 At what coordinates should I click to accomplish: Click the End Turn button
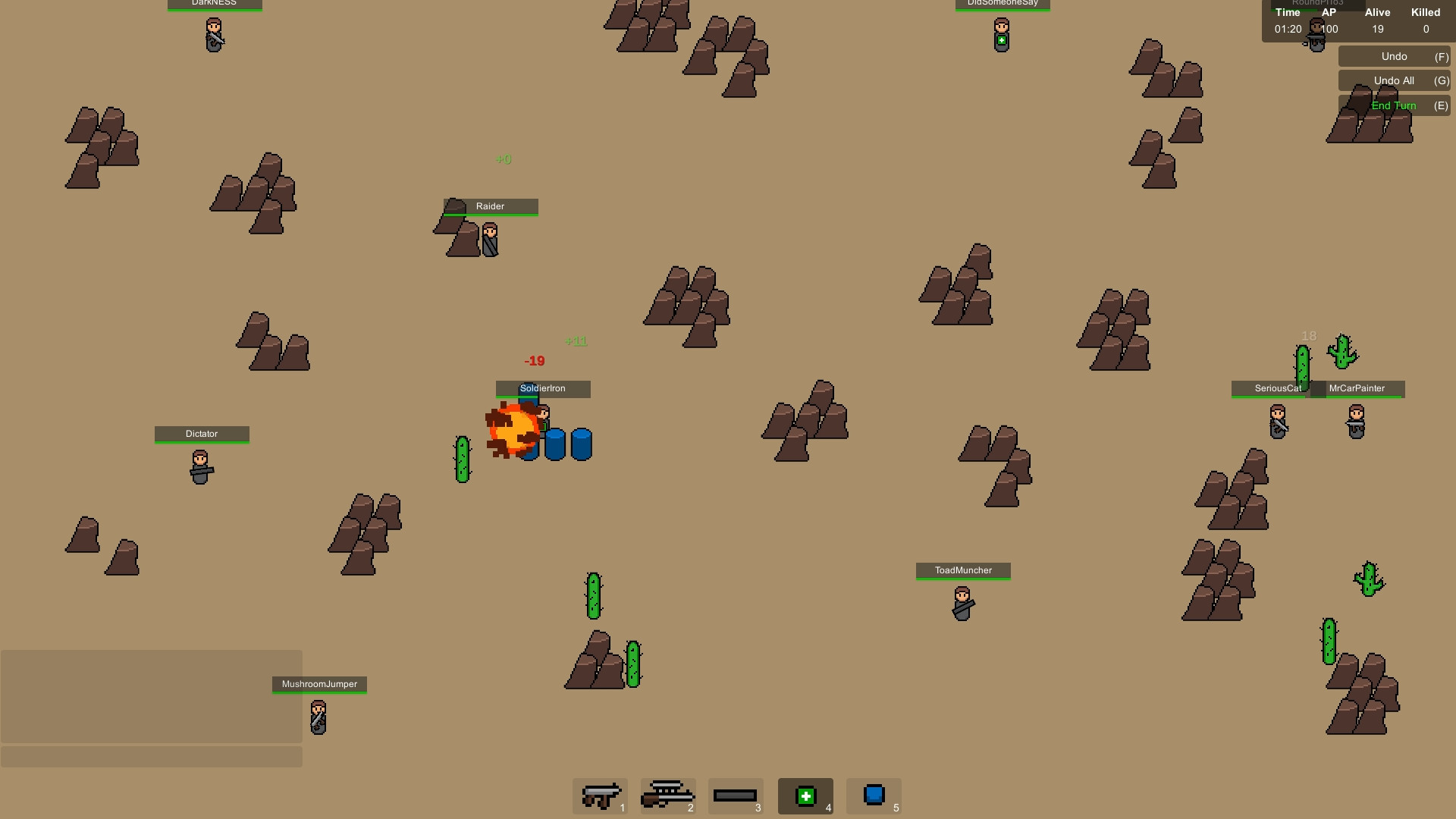pyautogui.click(x=1394, y=105)
